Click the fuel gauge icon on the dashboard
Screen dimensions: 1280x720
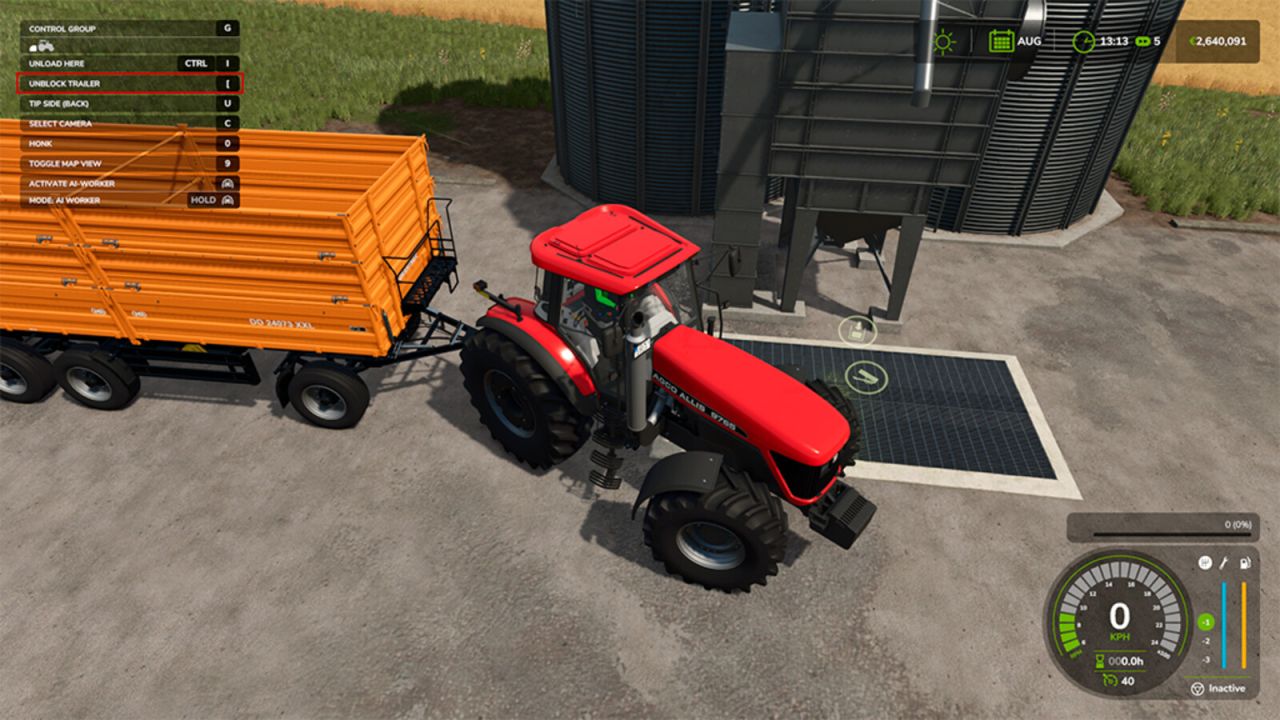pyautogui.click(x=1246, y=563)
